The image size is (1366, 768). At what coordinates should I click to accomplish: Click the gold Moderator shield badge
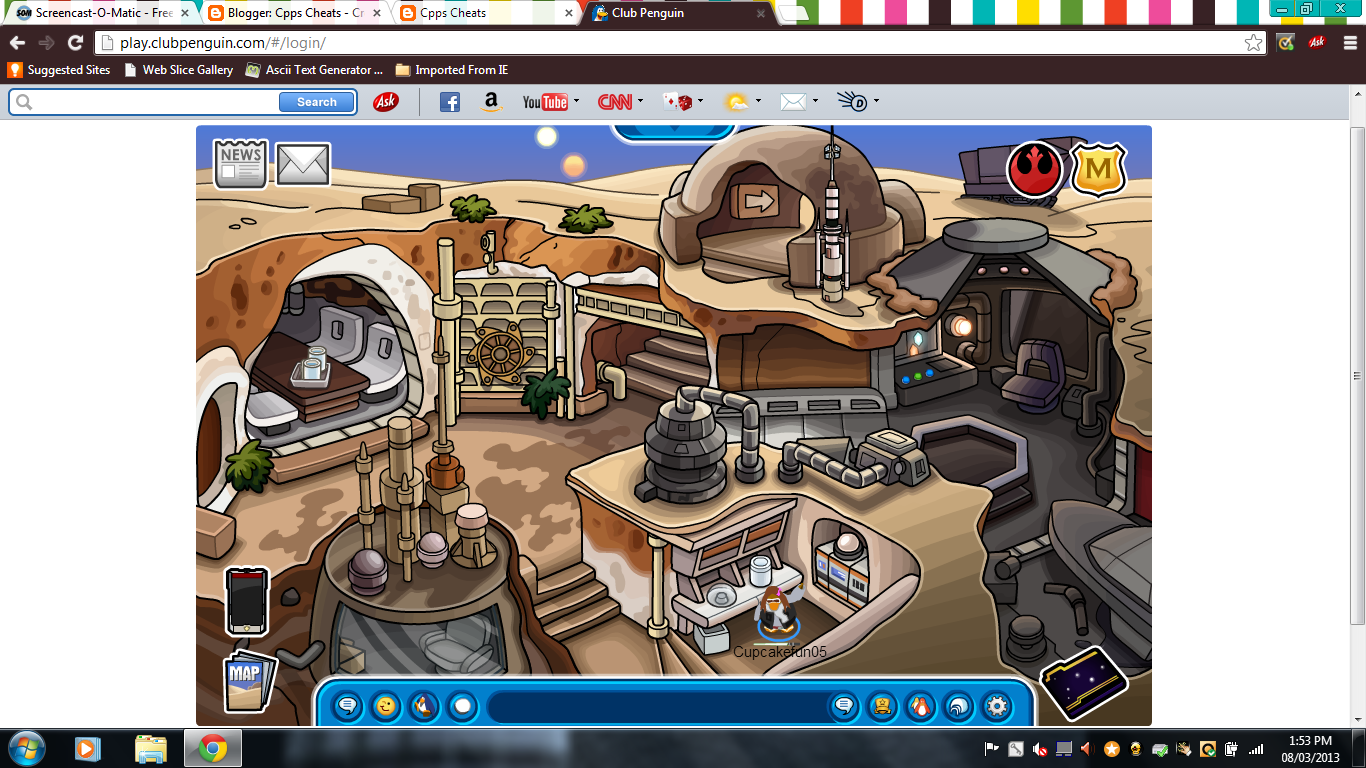tap(1101, 172)
